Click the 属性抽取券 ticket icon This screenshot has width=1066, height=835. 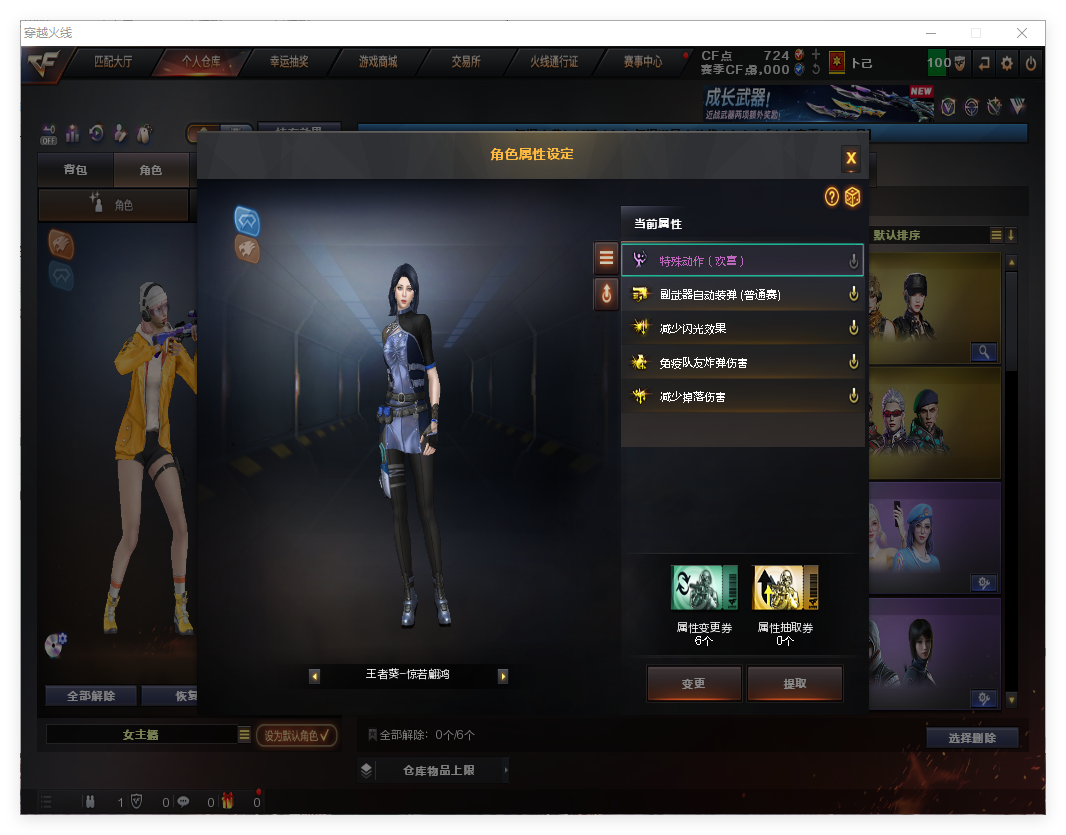click(x=785, y=588)
